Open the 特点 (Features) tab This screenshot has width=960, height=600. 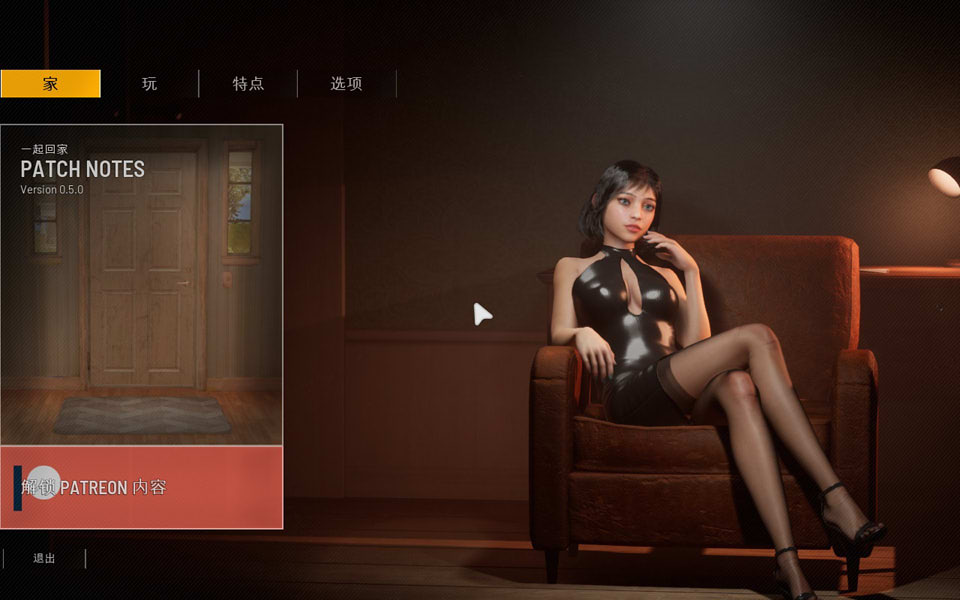coord(248,84)
